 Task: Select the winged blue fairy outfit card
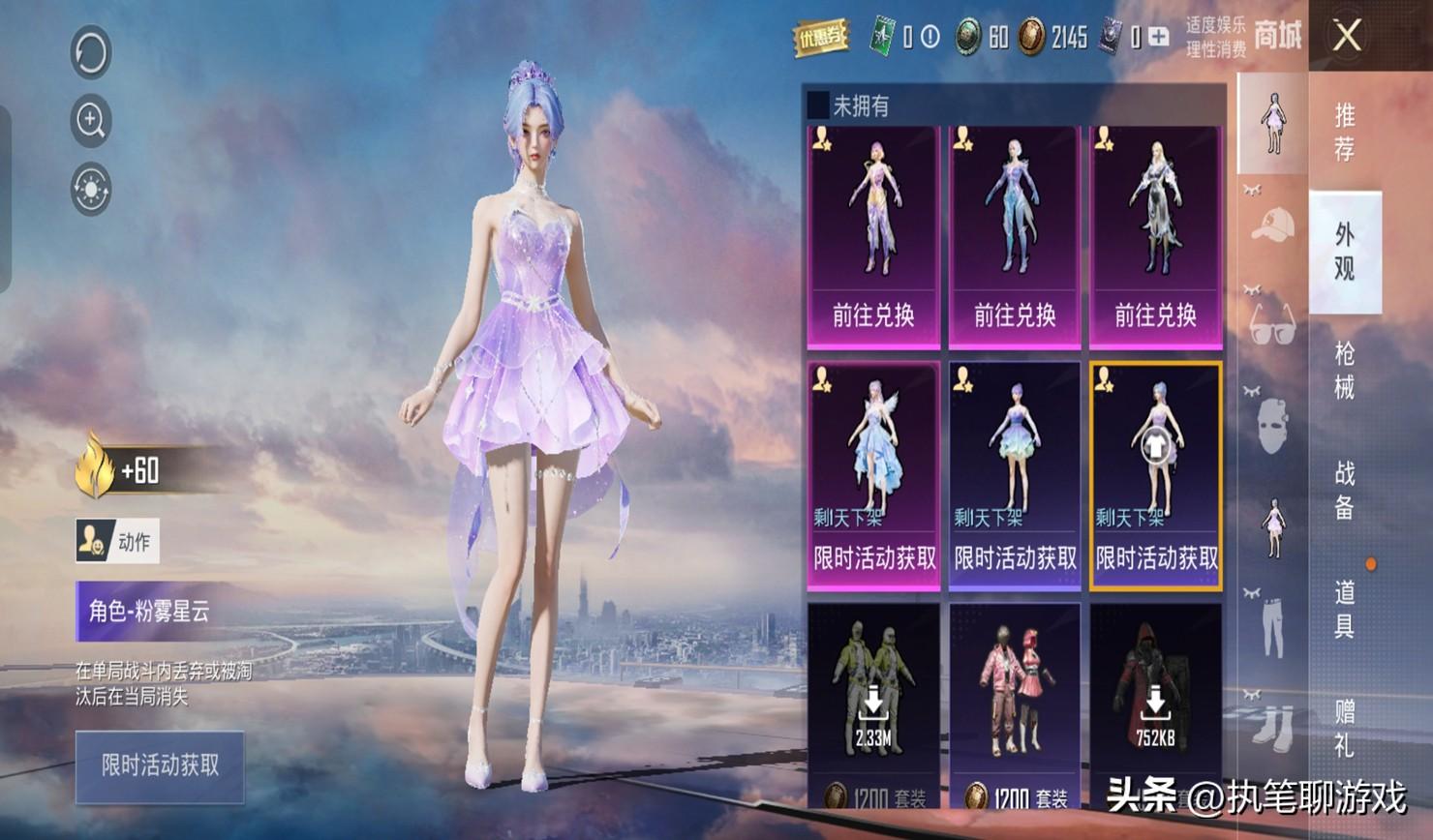pos(873,475)
